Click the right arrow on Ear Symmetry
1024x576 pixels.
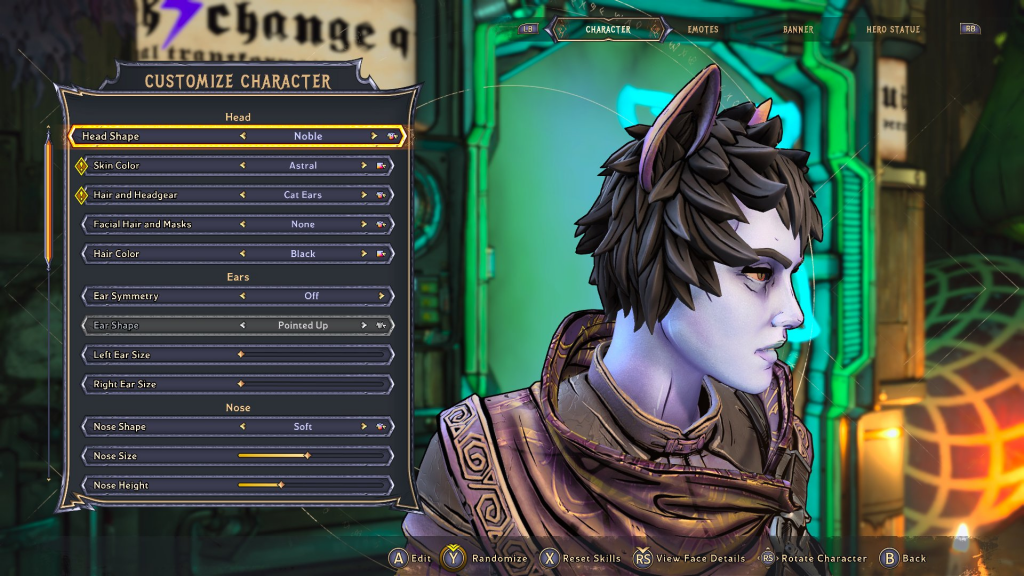click(x=381, y=296)
